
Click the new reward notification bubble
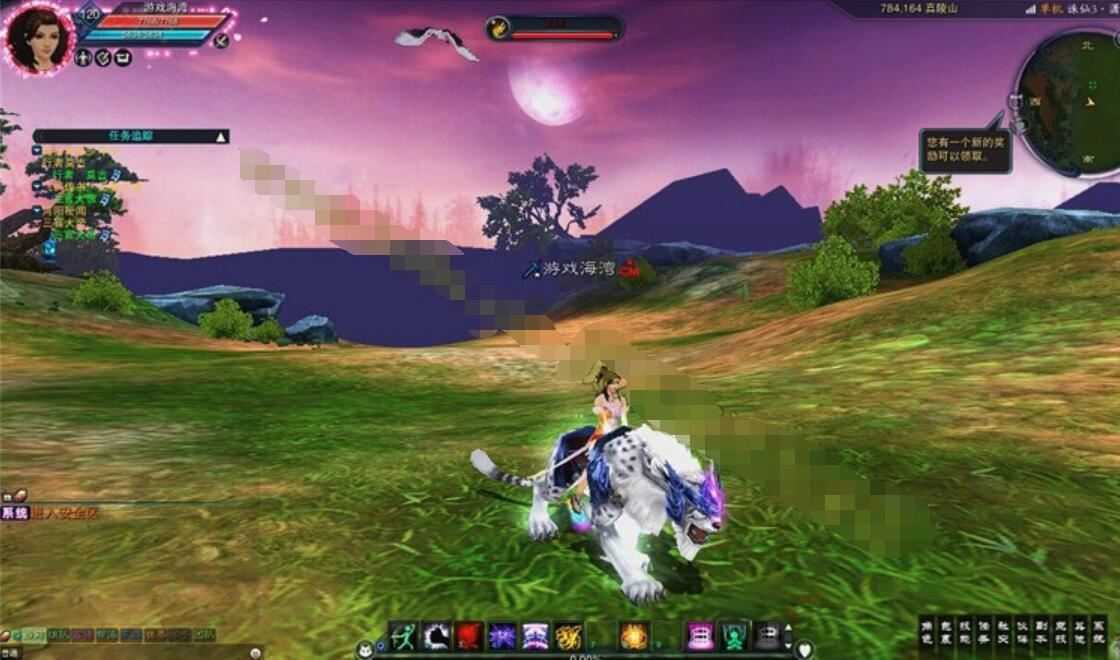965,150
